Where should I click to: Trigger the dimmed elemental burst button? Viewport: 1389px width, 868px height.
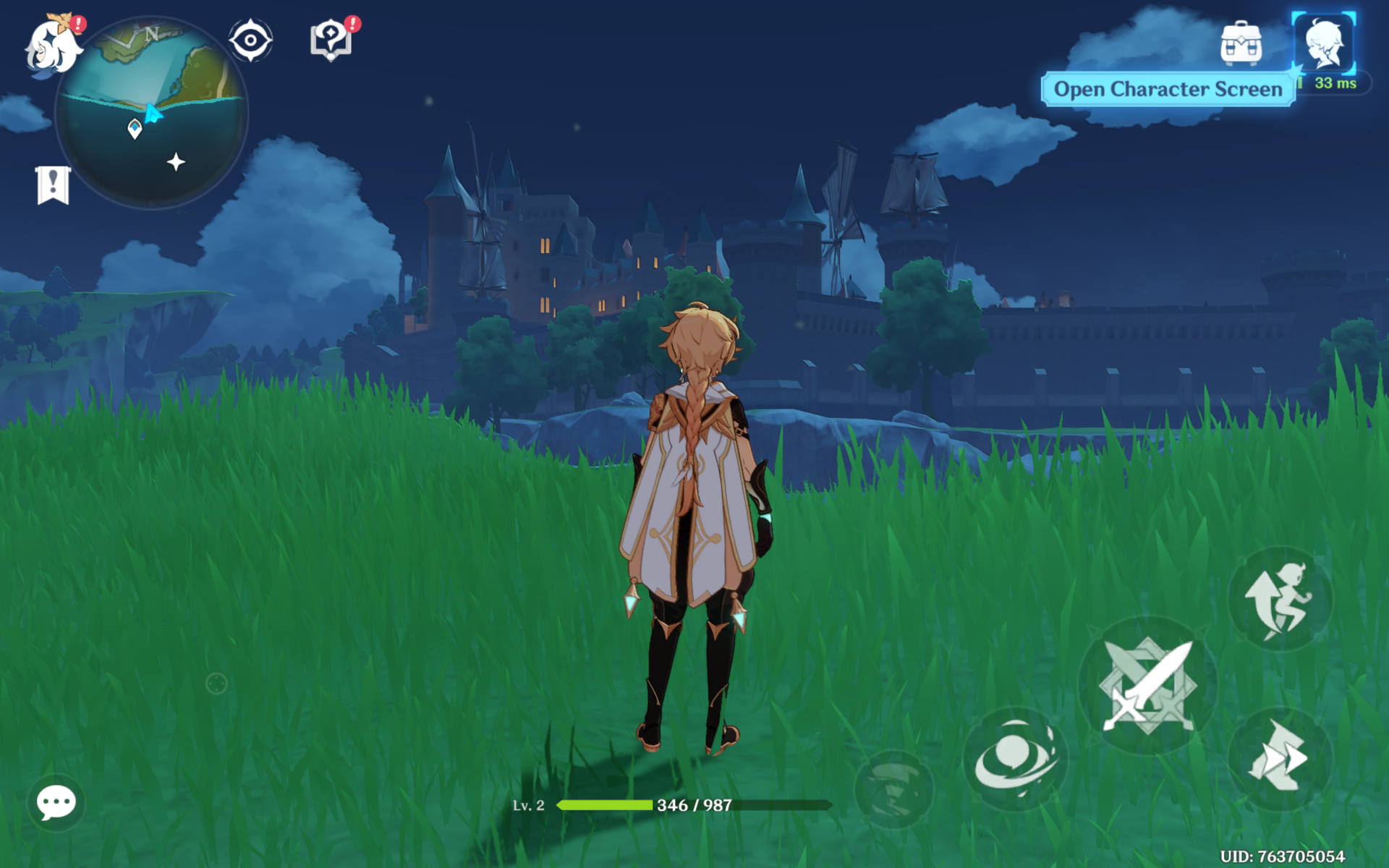pos(893,788)
